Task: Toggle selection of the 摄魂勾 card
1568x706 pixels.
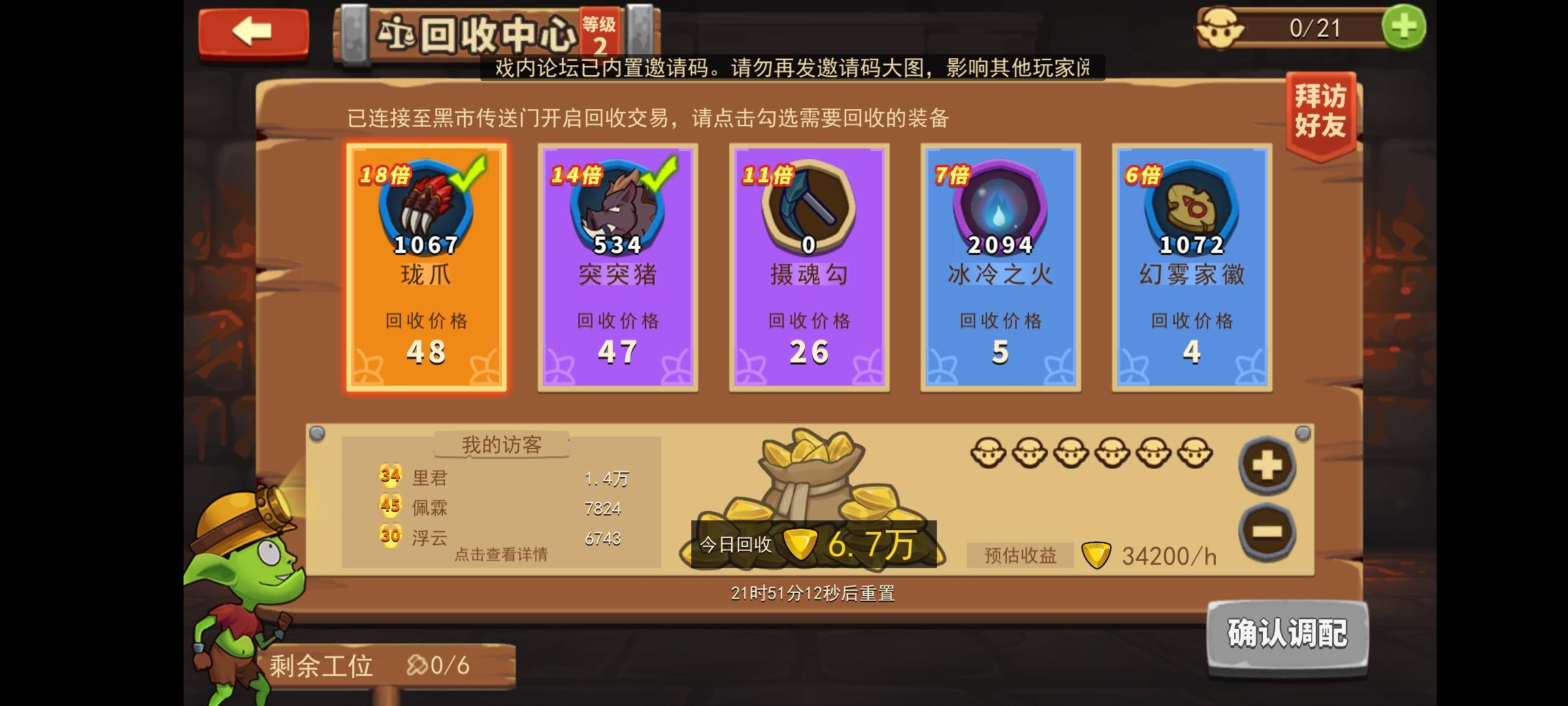Action: (808, 268)
